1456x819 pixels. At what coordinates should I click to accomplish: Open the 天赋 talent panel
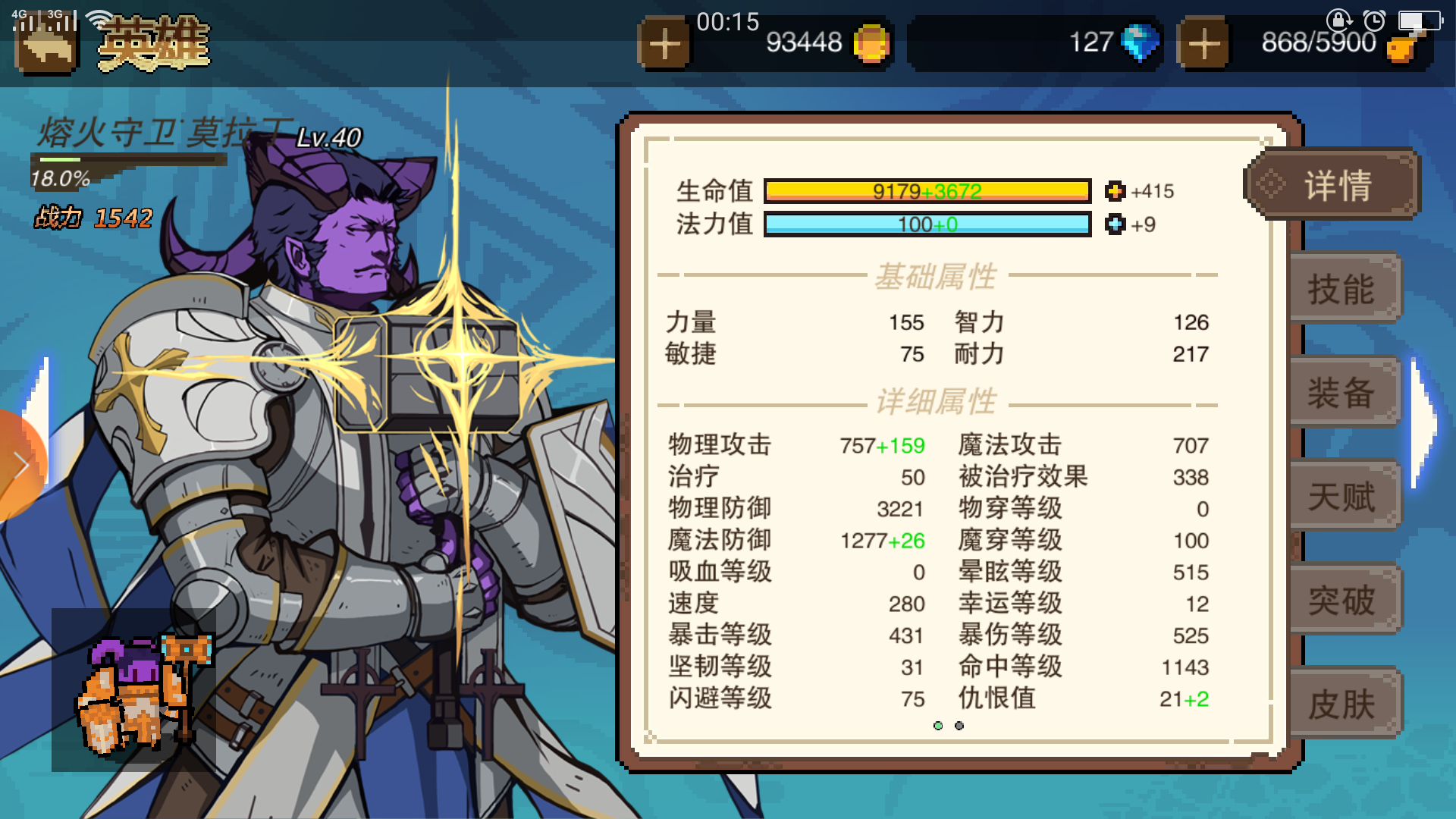pos(1344,497)
